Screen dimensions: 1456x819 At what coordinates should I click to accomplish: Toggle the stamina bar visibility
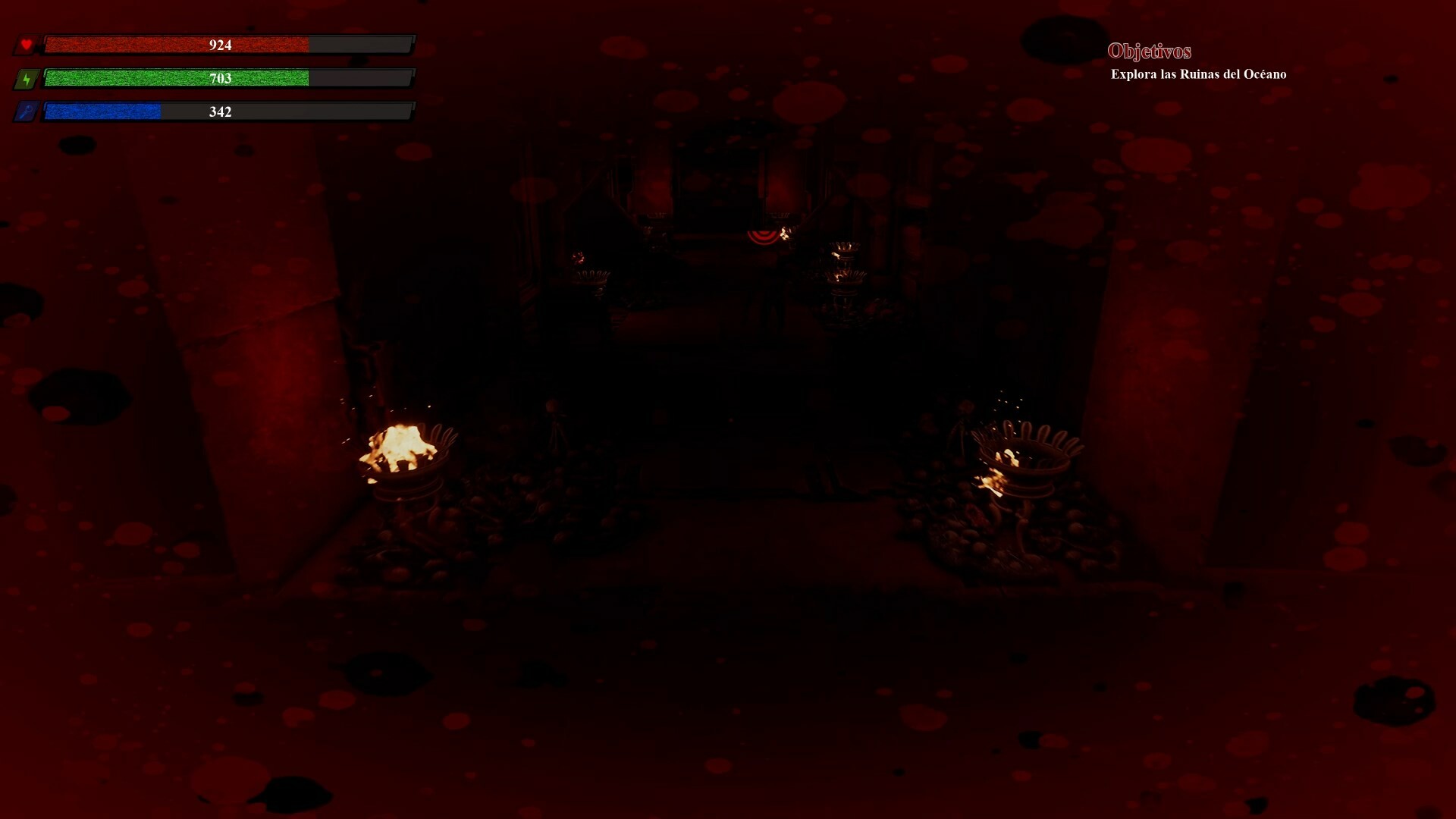tap(227, 78)
